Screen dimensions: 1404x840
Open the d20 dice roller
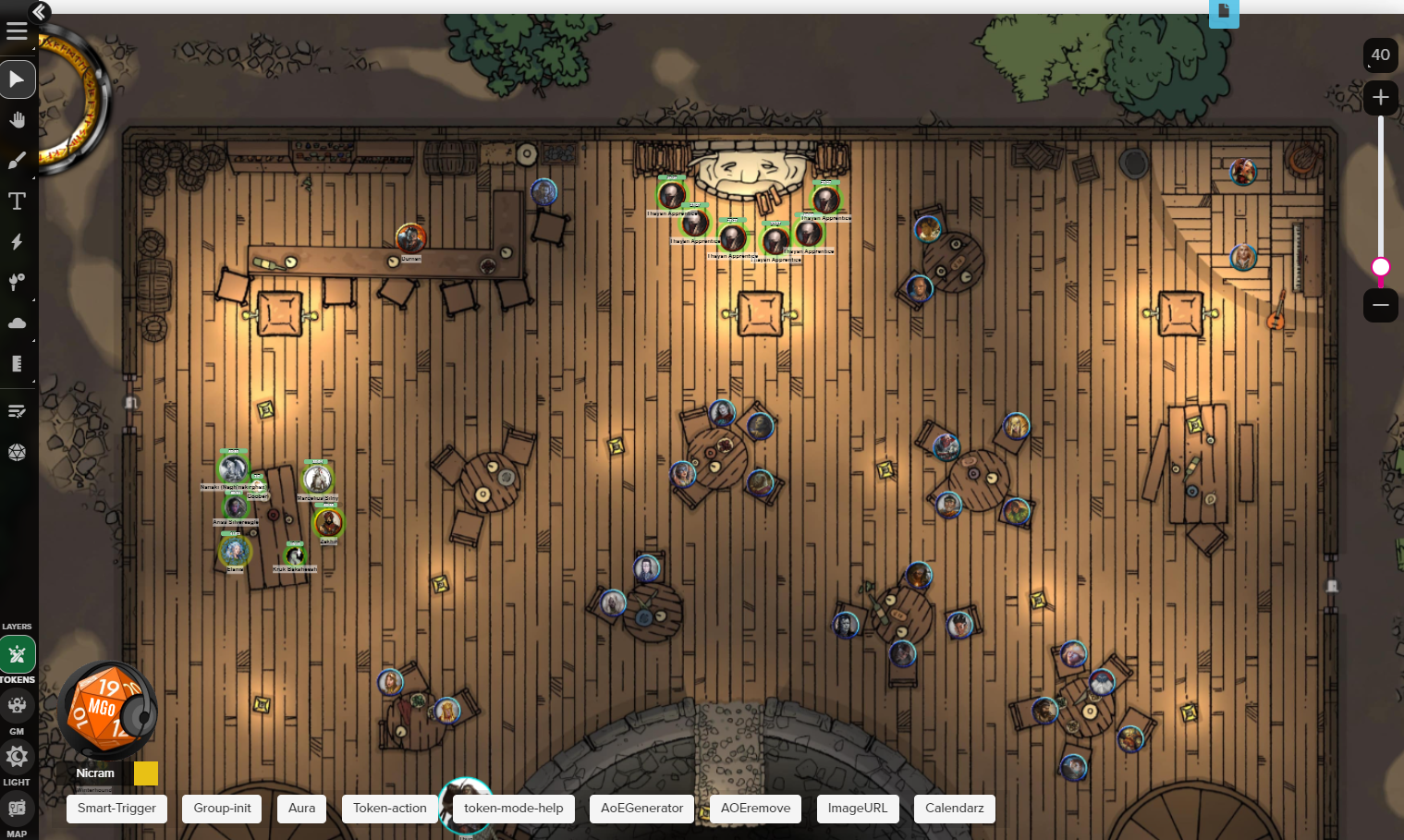coord(17,452)
